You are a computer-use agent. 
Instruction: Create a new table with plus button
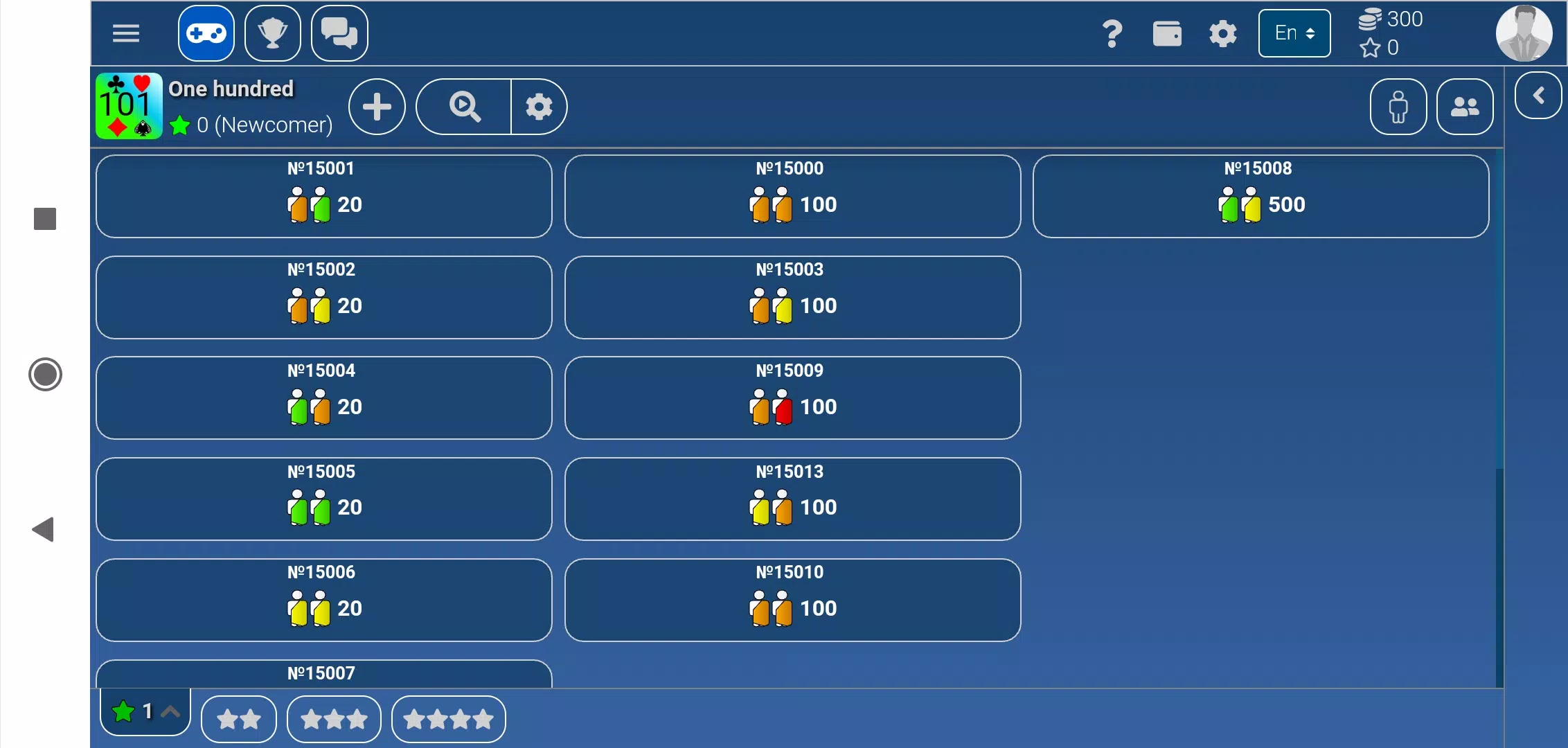(x=377, y=107)
